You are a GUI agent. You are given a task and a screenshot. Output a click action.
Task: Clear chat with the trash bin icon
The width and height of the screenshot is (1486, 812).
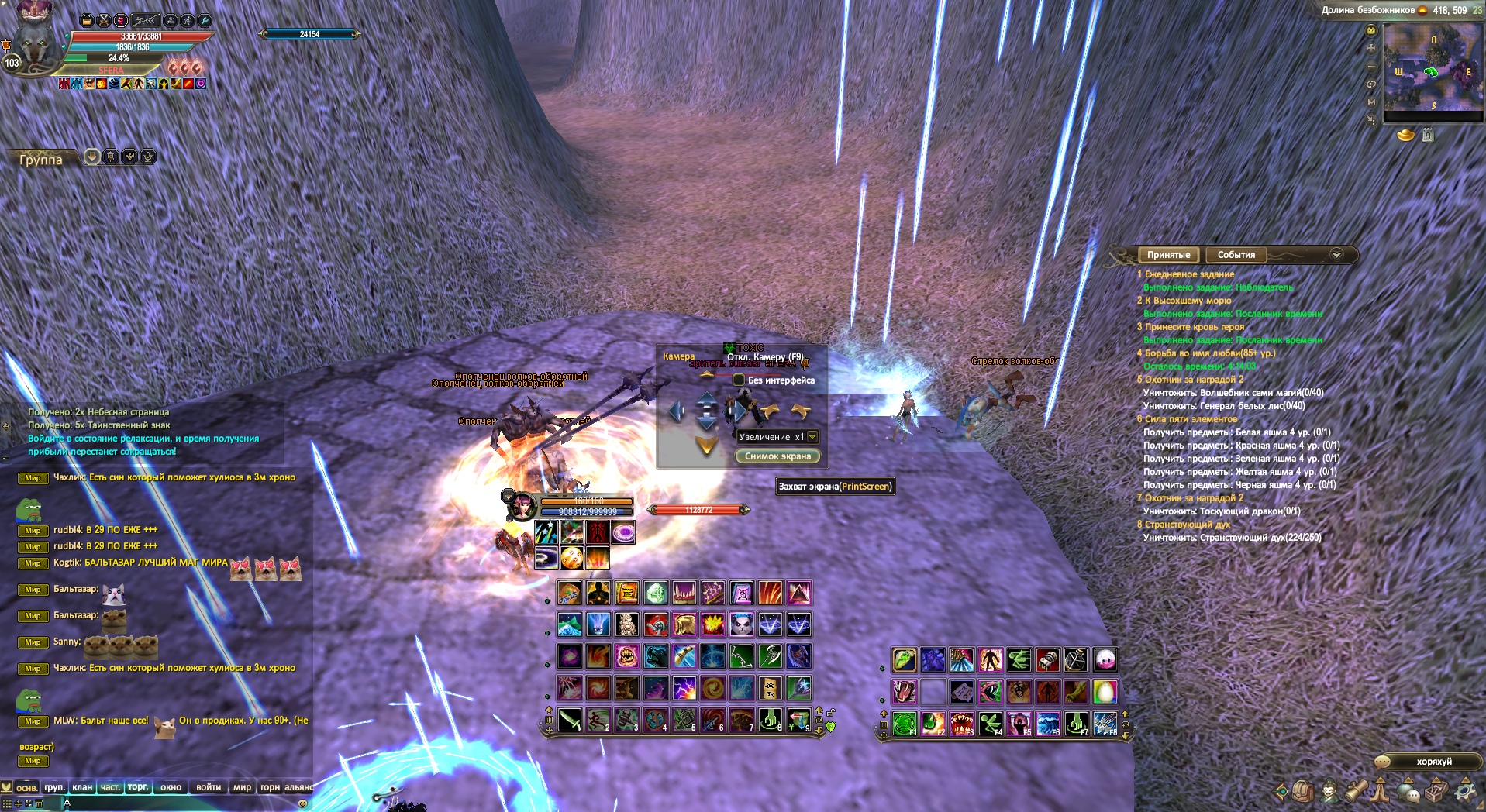[x=39, y=803]
